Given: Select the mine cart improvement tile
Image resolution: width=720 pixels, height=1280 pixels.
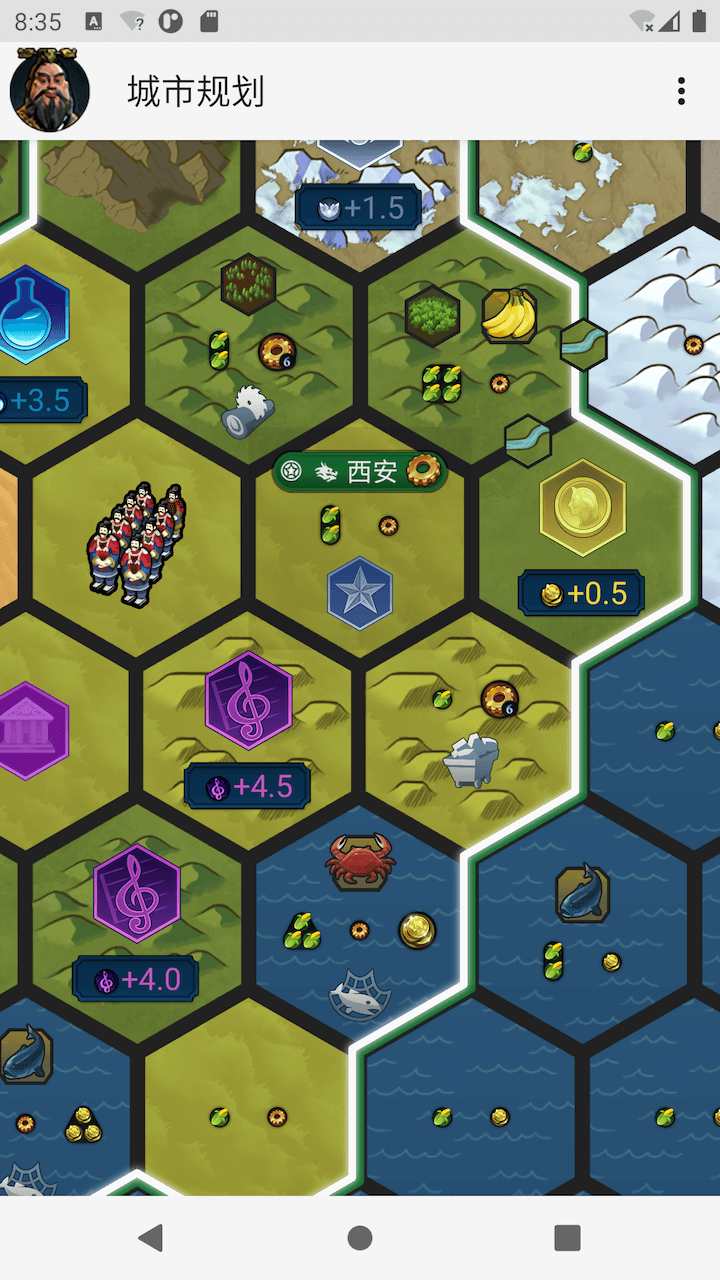Looking at the screenshot, I should tap(471, 760).
